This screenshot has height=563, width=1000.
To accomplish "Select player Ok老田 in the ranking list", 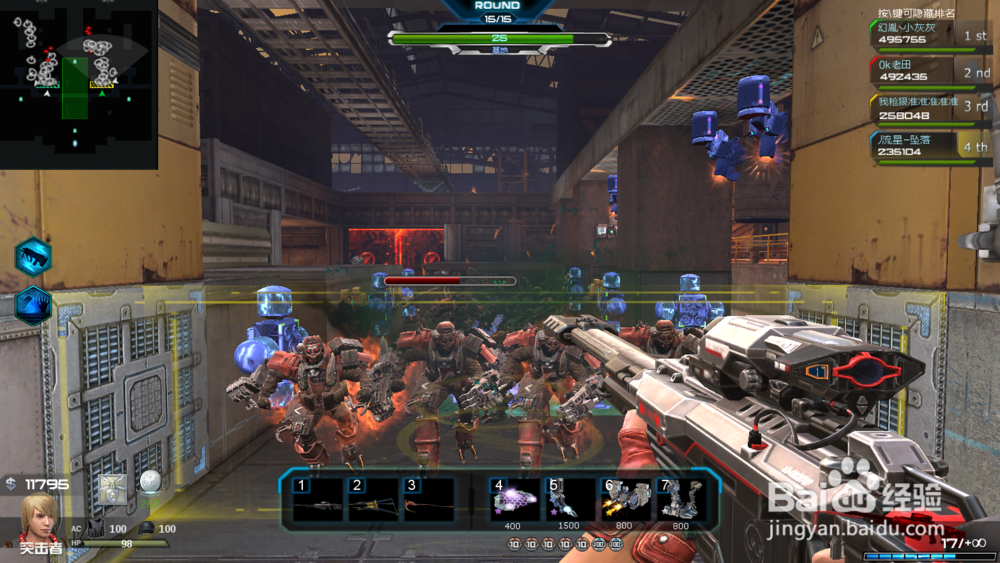I will (x=930, y=70).
